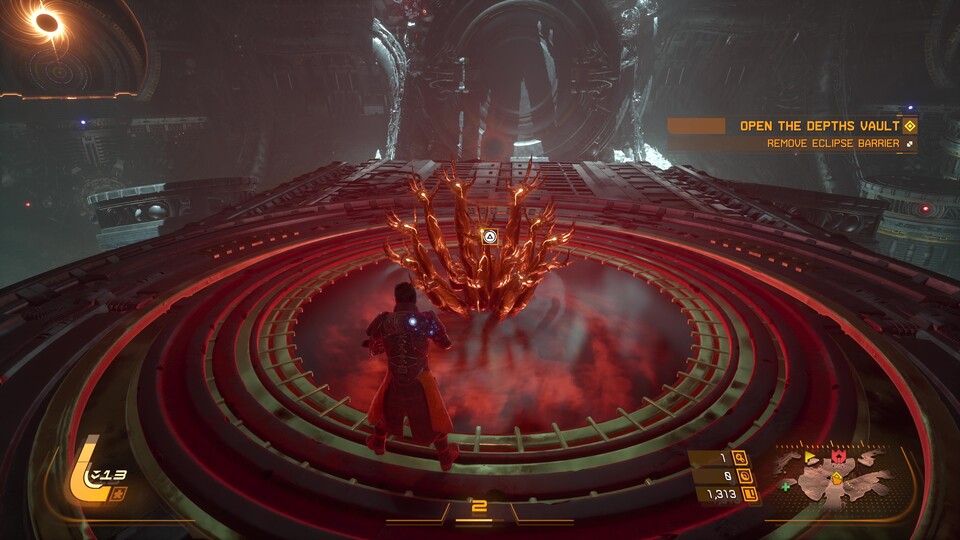Image resolution: width=960 pixels, height=540 pixels.
Task: Click the orange player marker on the minimap
Action: point(836,479)
